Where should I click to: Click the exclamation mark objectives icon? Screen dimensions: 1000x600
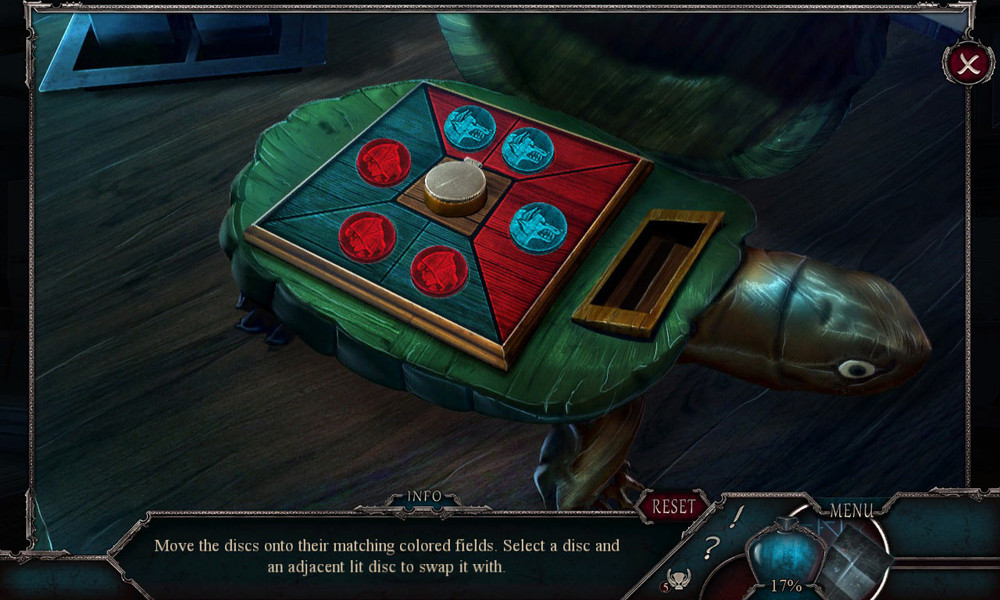click(x=737, y=516)
